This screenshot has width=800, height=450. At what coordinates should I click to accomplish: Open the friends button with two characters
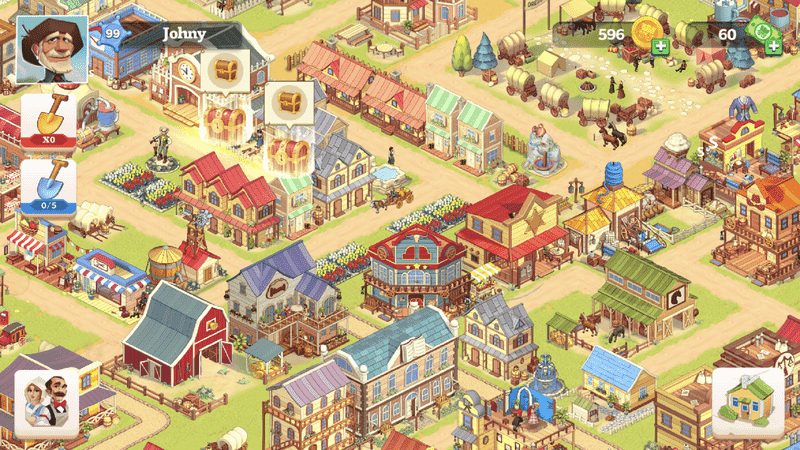46,403
